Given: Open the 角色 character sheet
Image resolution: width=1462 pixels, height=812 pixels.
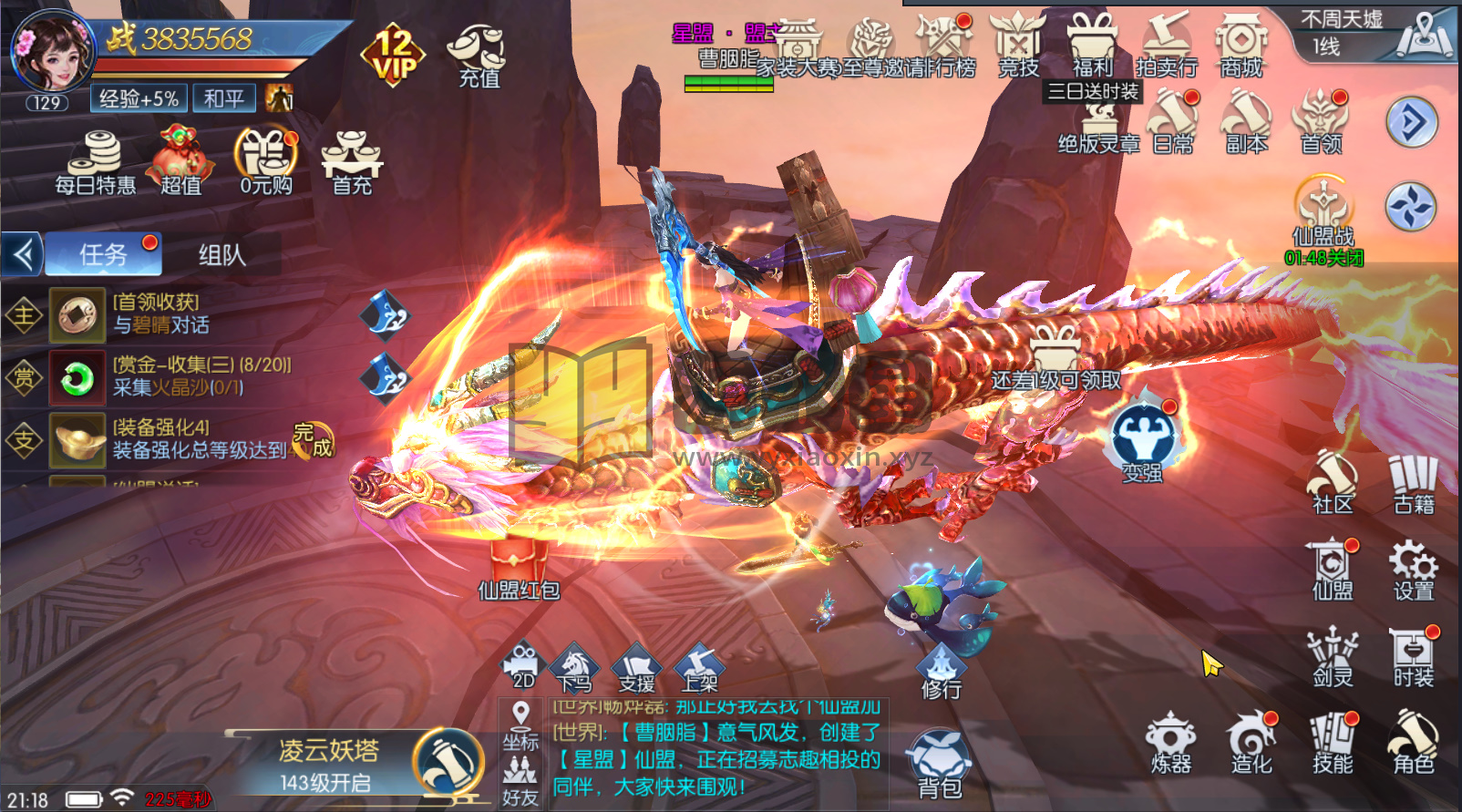Looking at the screenshot, I should pos(1413,744).
